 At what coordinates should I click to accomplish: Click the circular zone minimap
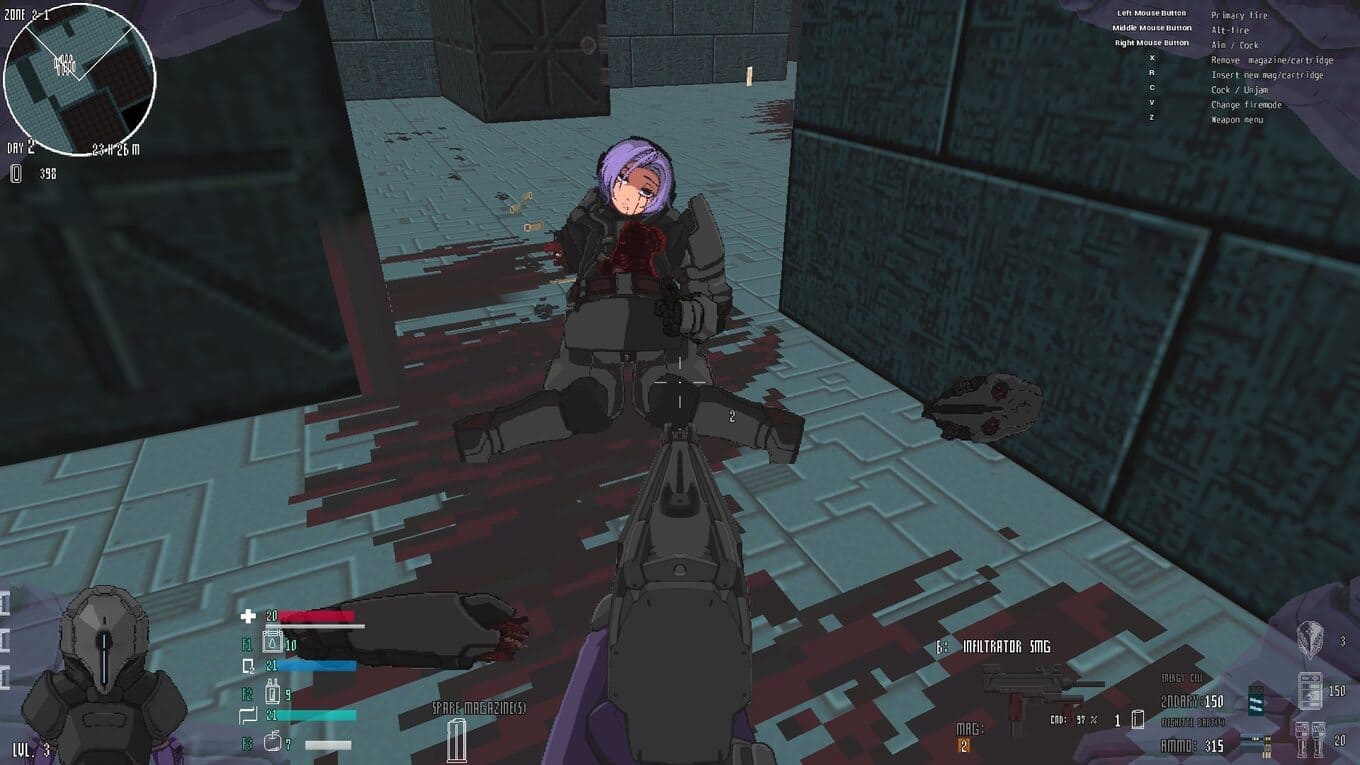[79, 79]
